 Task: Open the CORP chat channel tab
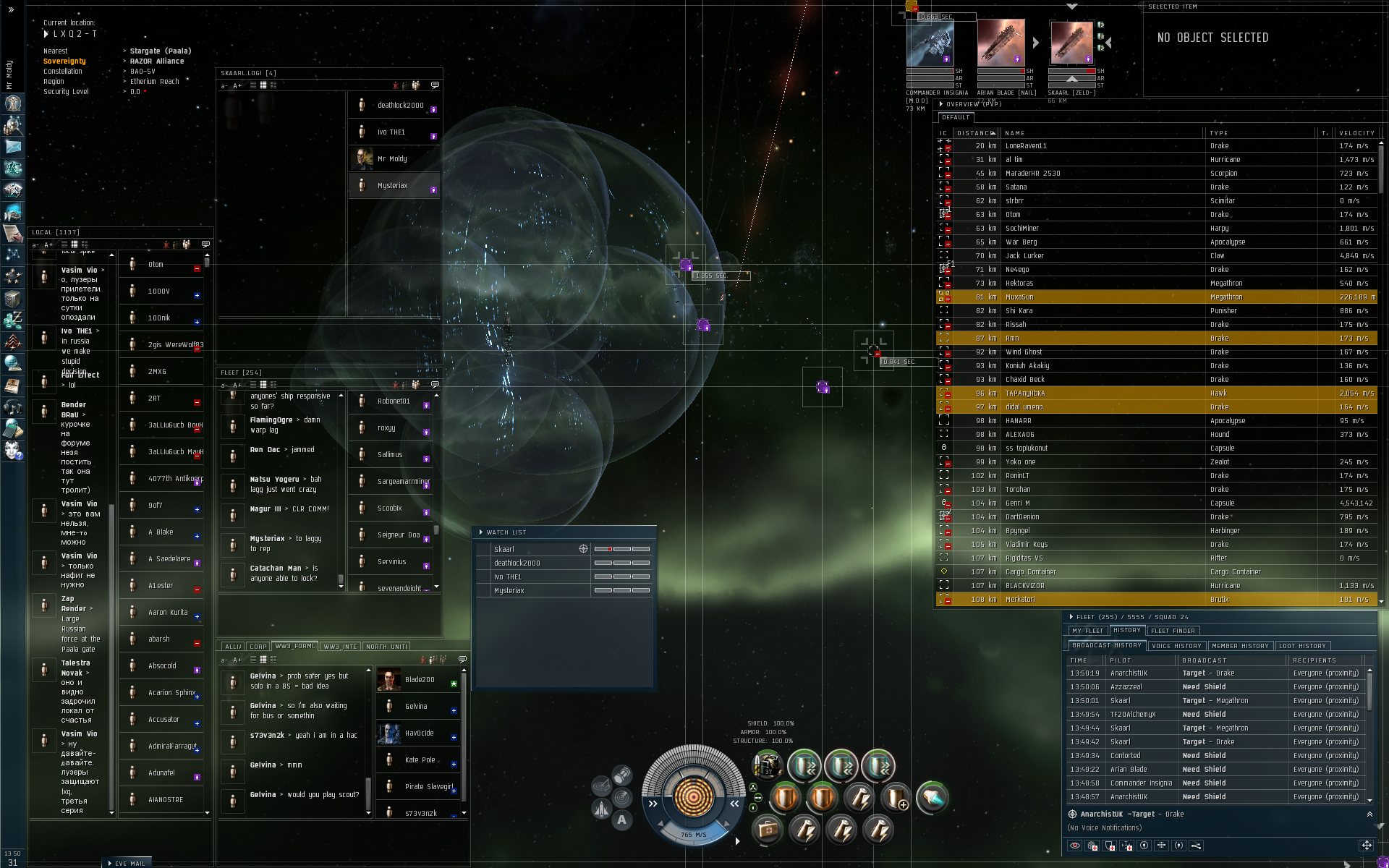(x=258, y=647)
